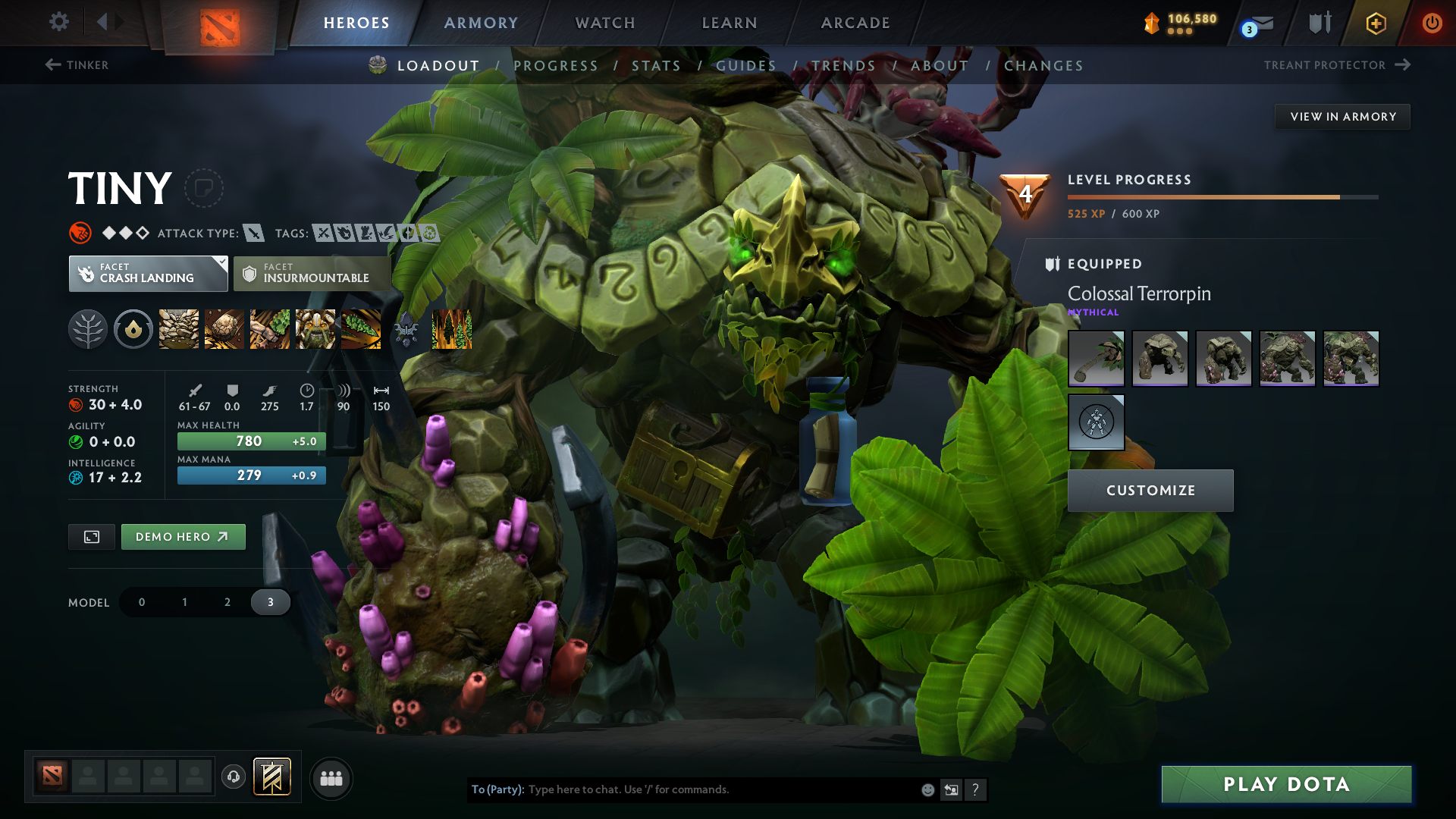Click Tiny's innate talent tree icon
1456x819 pixels.
pos(89,328)
